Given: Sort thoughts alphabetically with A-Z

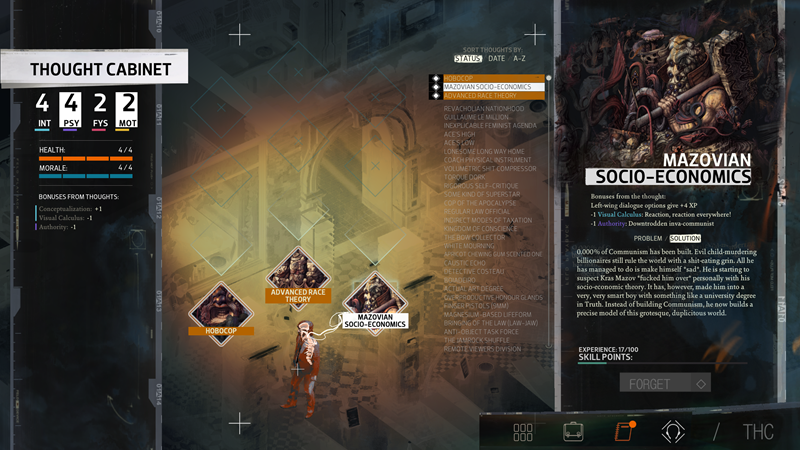Looking at the screenshot, I should tap(519, 59).
